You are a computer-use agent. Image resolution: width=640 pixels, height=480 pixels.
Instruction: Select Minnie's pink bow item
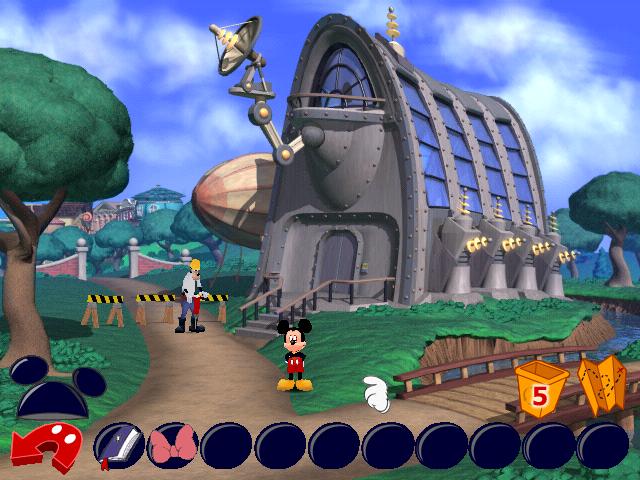pos(170,446)
